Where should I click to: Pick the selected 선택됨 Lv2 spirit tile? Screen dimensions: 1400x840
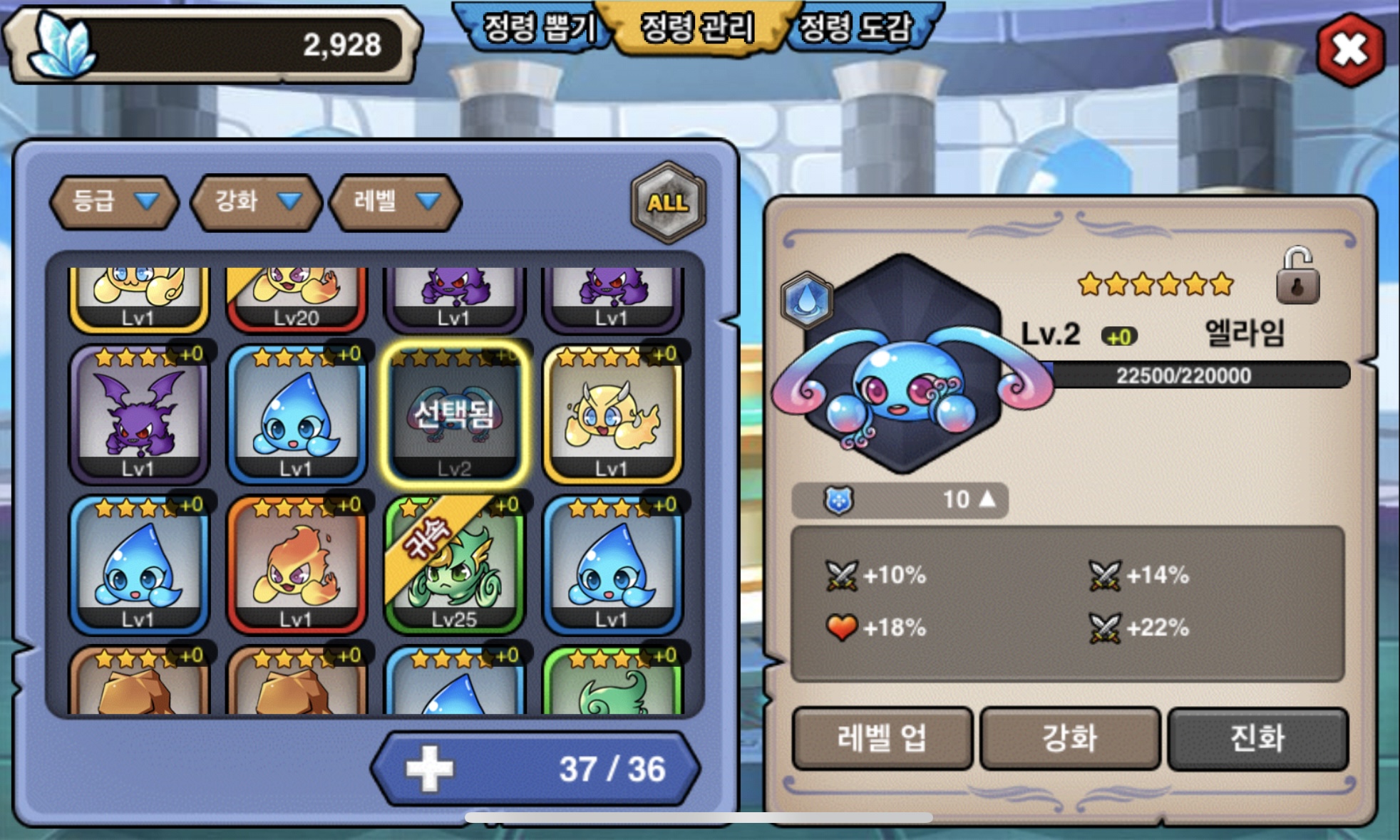(454, 415)
